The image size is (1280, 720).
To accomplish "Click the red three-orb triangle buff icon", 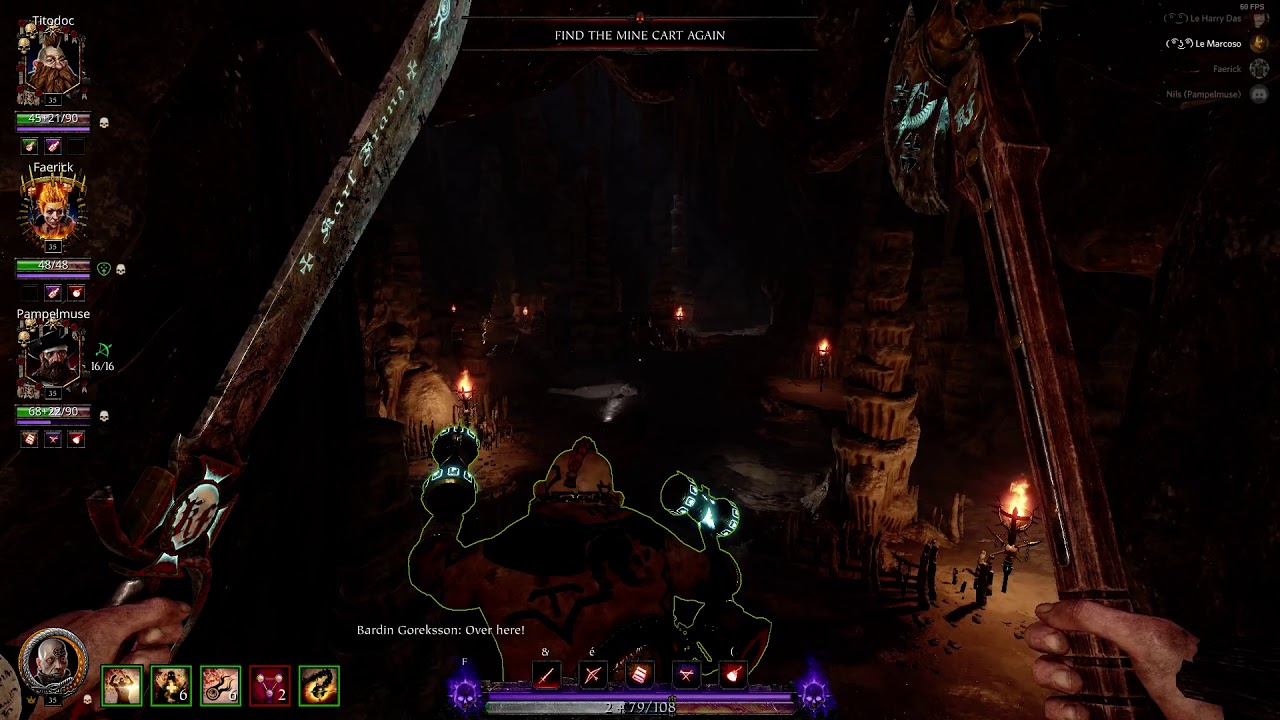I will (x=269, y=686).
